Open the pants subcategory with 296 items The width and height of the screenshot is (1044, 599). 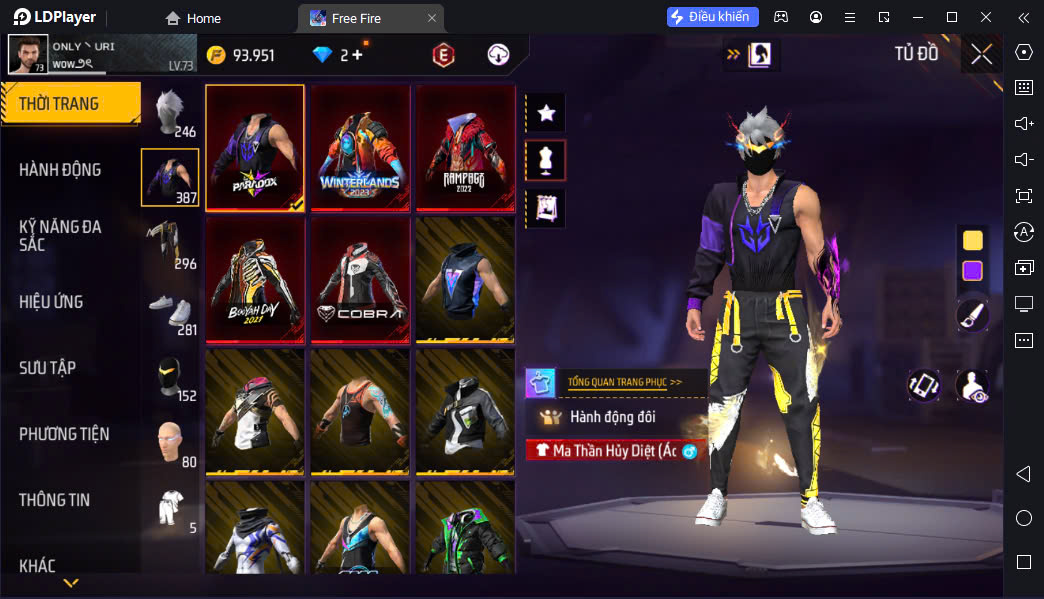click(170, 244)
